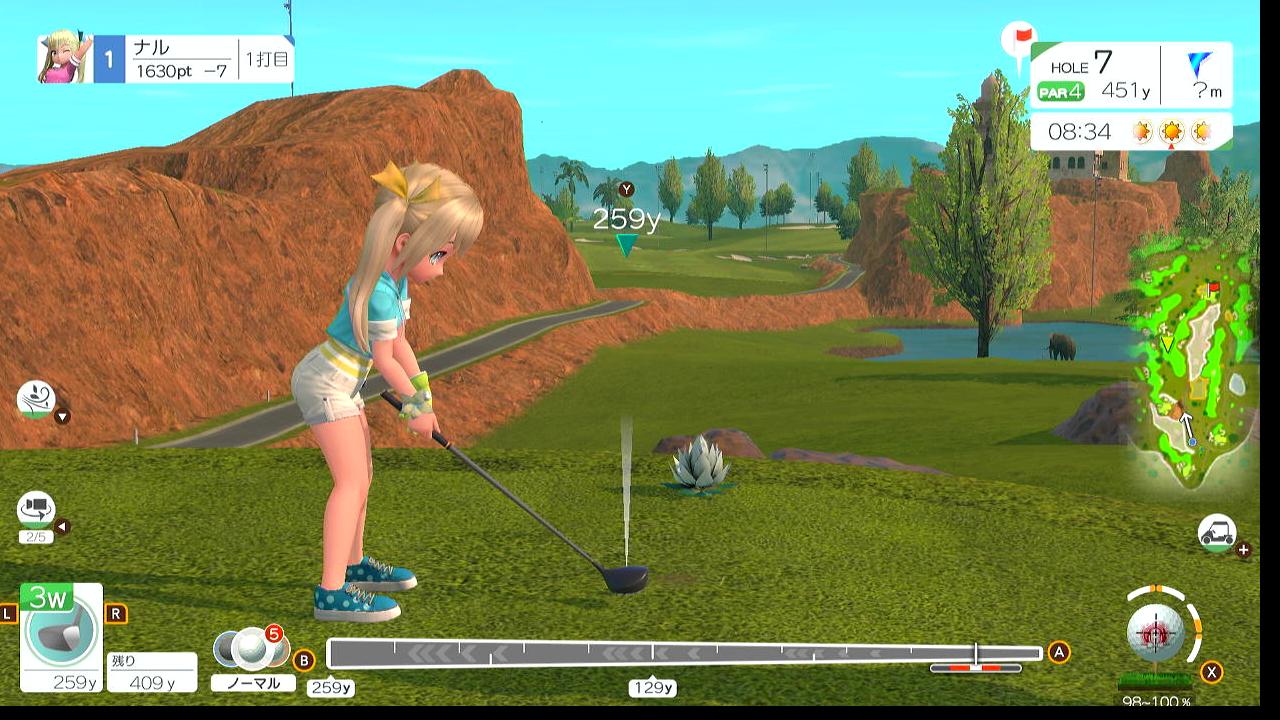The width and height of the screenshot is (1280, 720).
Task: Click the swing shot type icon
Action: 35,399
